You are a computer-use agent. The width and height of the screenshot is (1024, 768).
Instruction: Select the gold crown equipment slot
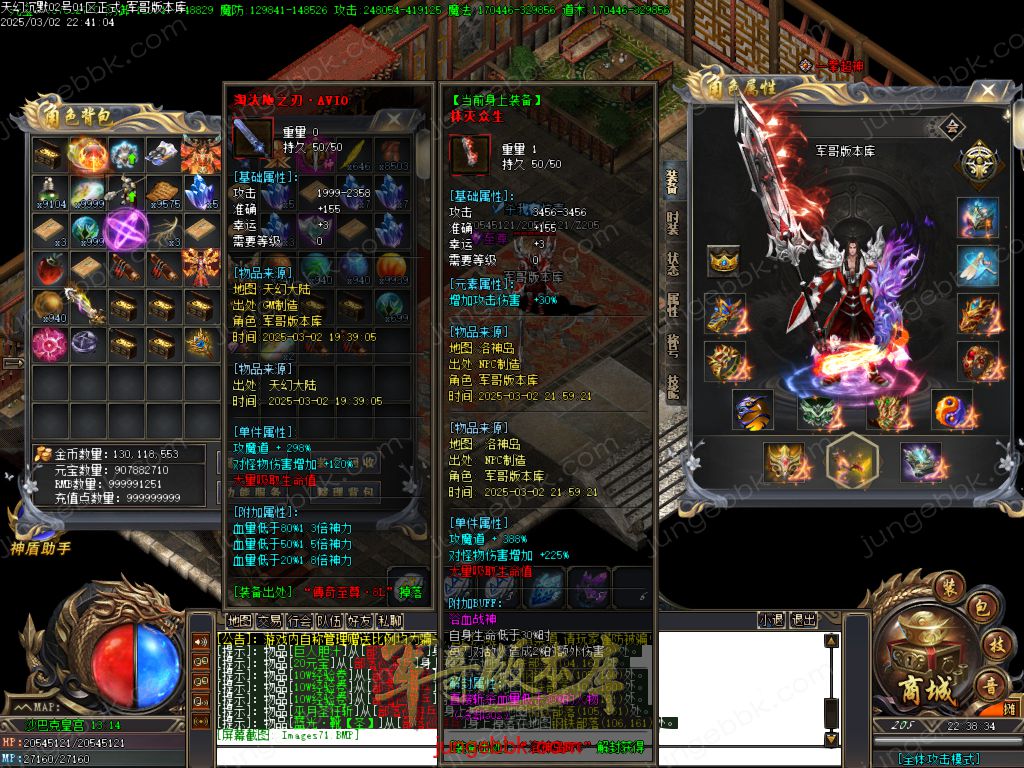(x=723, y=262)
